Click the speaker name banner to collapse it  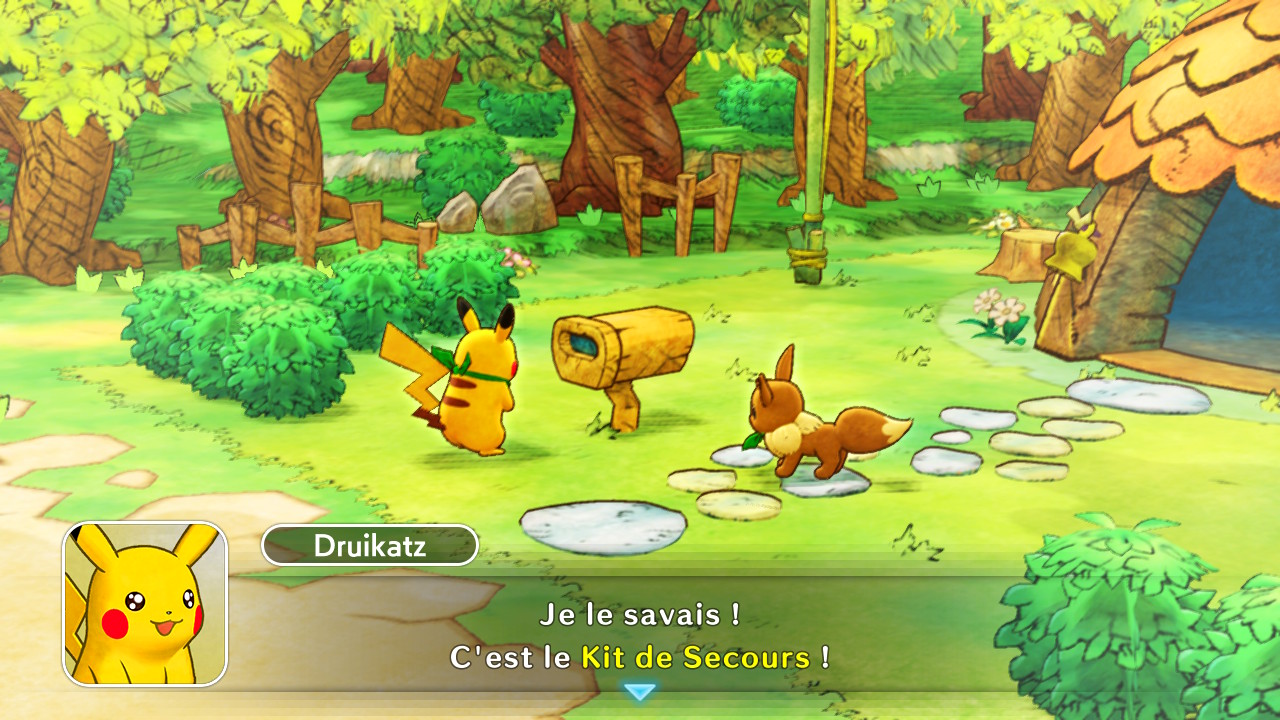(x=370, y=546)
